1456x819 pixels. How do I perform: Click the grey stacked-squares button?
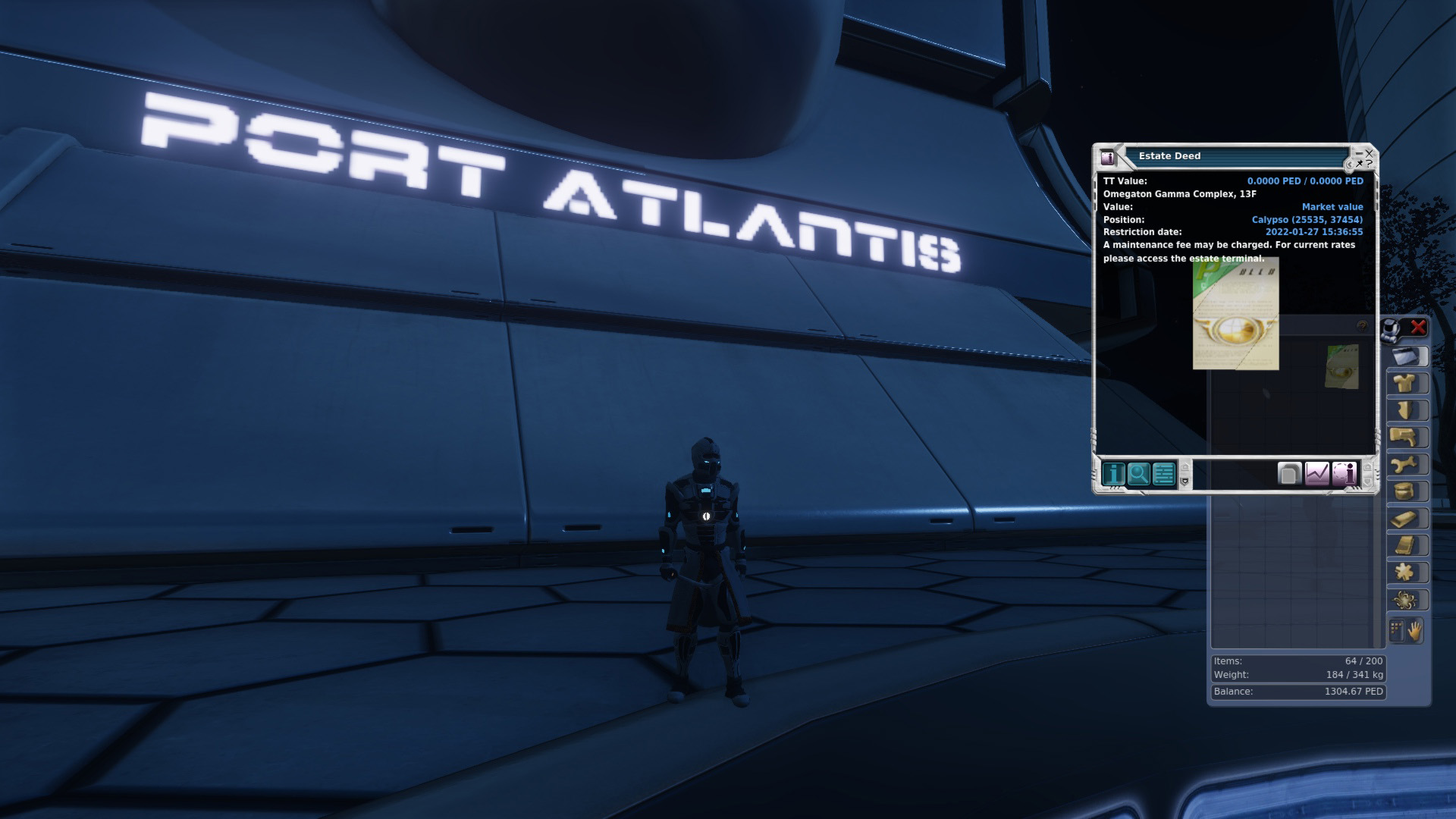coord(1289,474)
